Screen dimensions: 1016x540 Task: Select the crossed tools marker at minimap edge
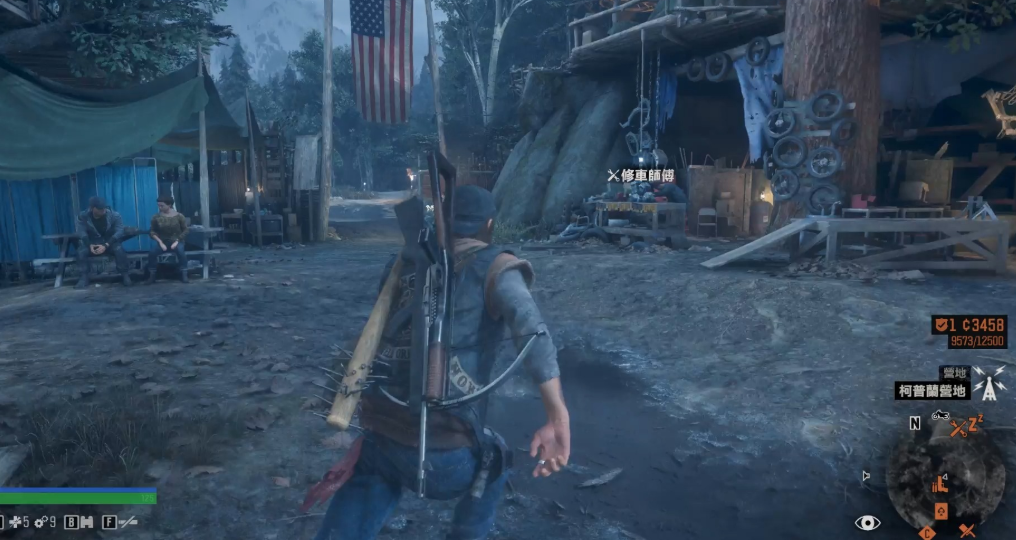[x=966, y=531]
